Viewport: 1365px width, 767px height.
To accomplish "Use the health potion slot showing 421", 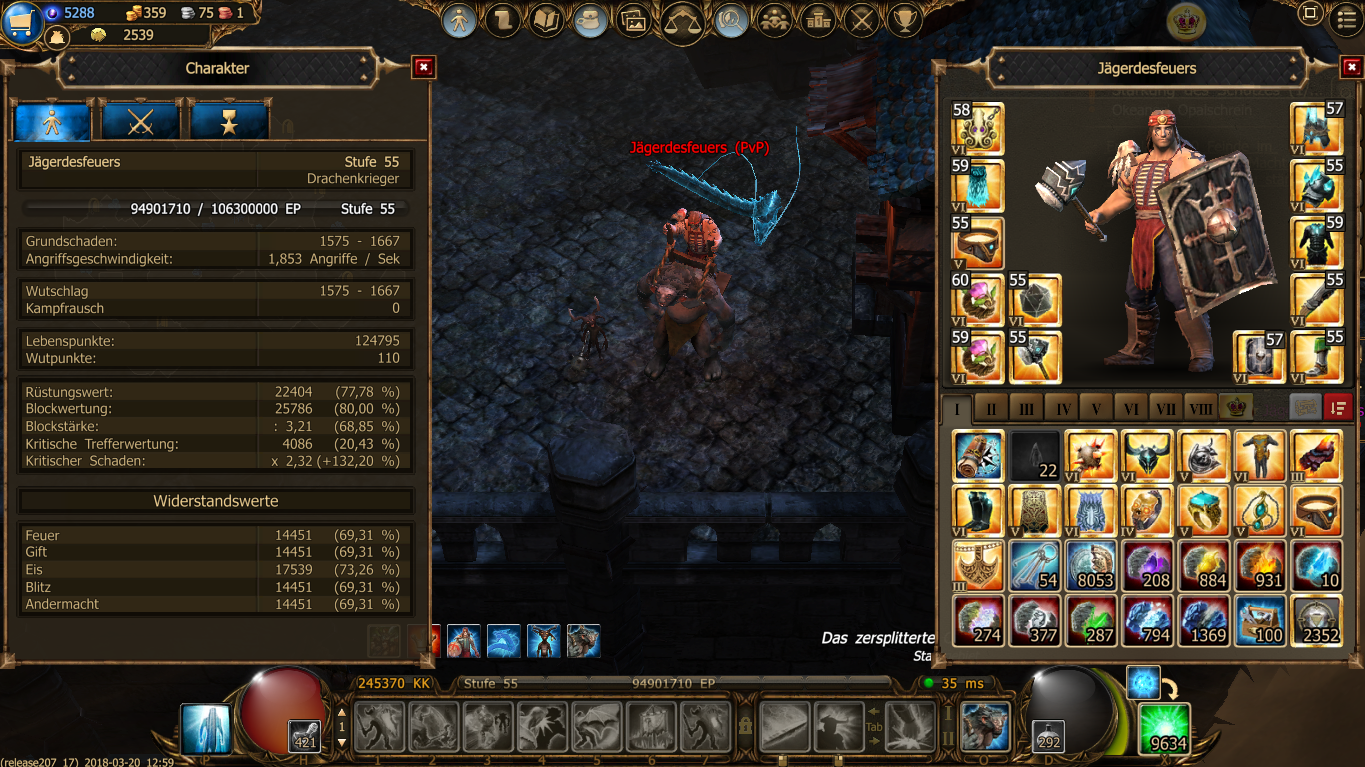I will point(303,736).
